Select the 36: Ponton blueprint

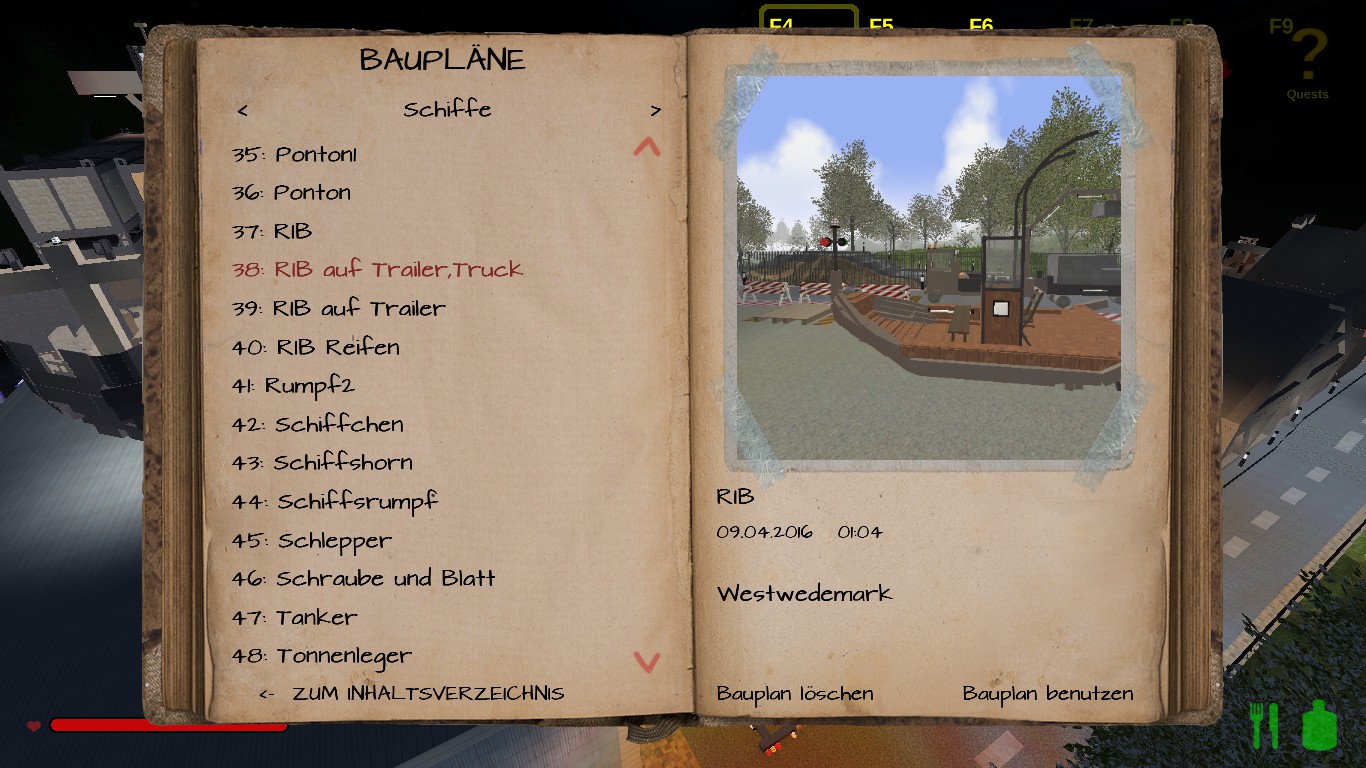pyautogui.click(x=291, y=192)
